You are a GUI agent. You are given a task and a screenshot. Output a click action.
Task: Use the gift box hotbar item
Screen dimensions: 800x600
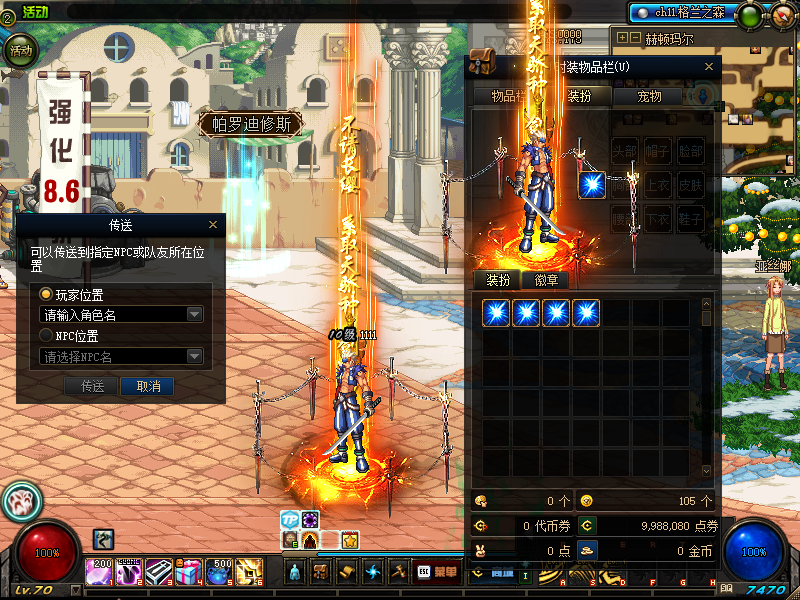(x=190, y=572)
